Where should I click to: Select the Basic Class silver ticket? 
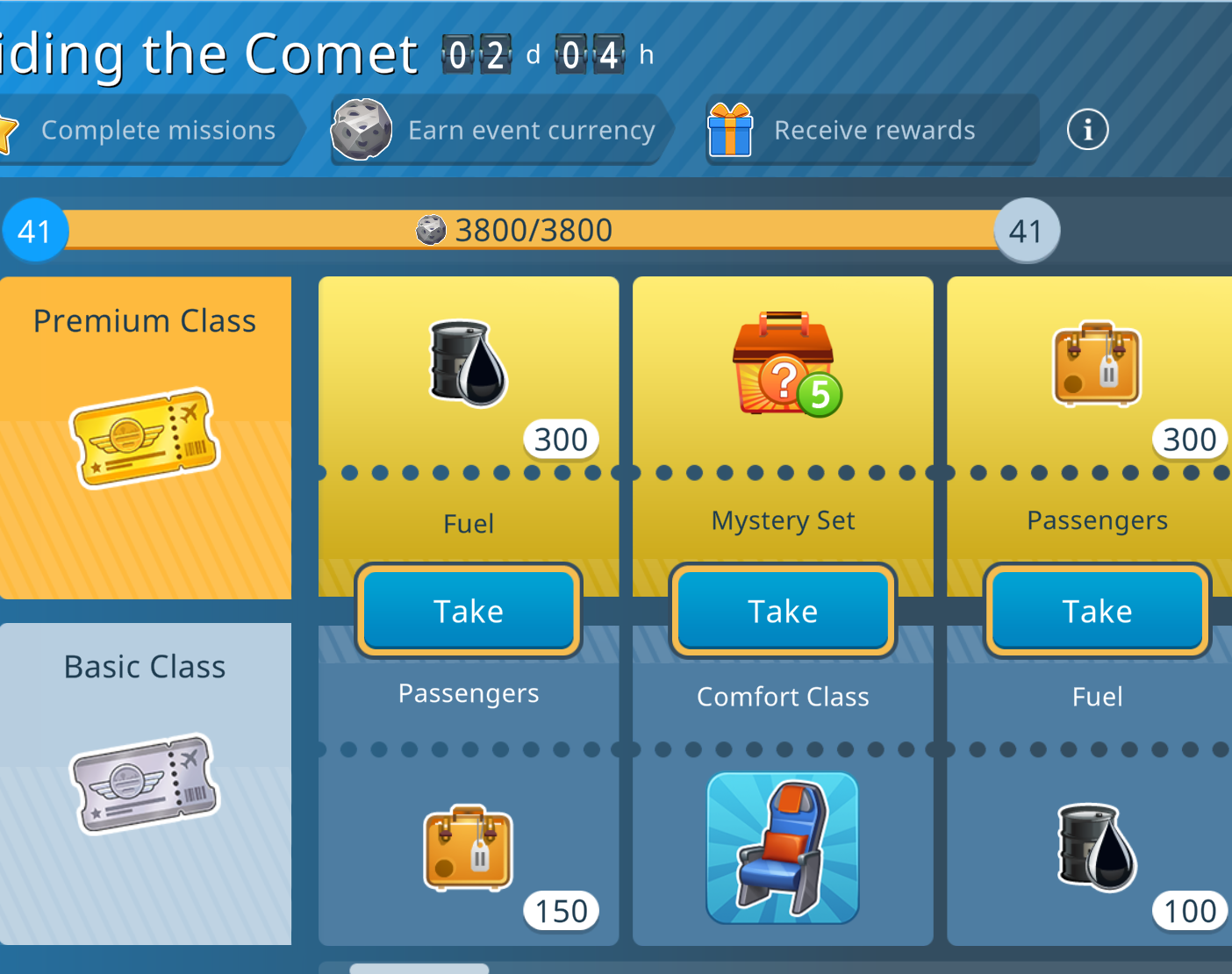(x=145, y=783)
